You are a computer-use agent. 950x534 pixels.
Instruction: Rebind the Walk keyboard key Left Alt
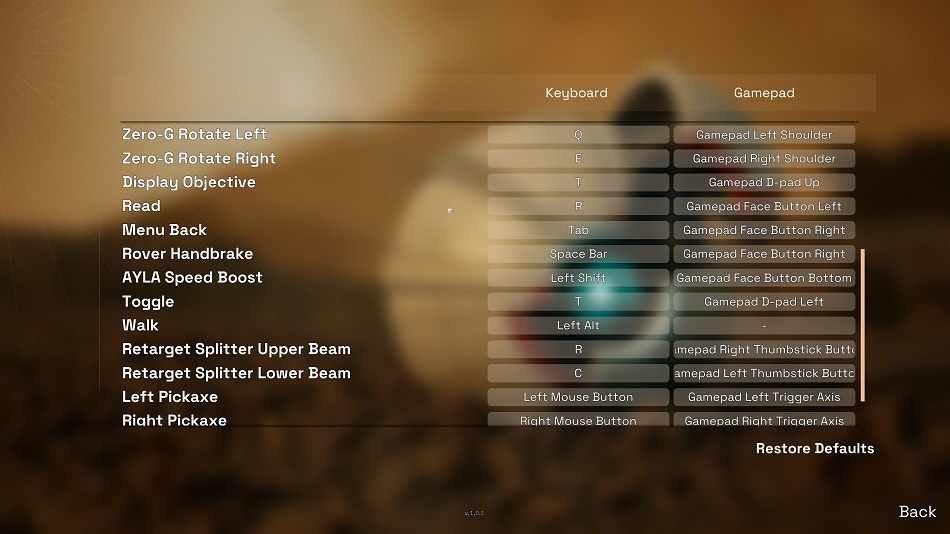pos(578,326)
